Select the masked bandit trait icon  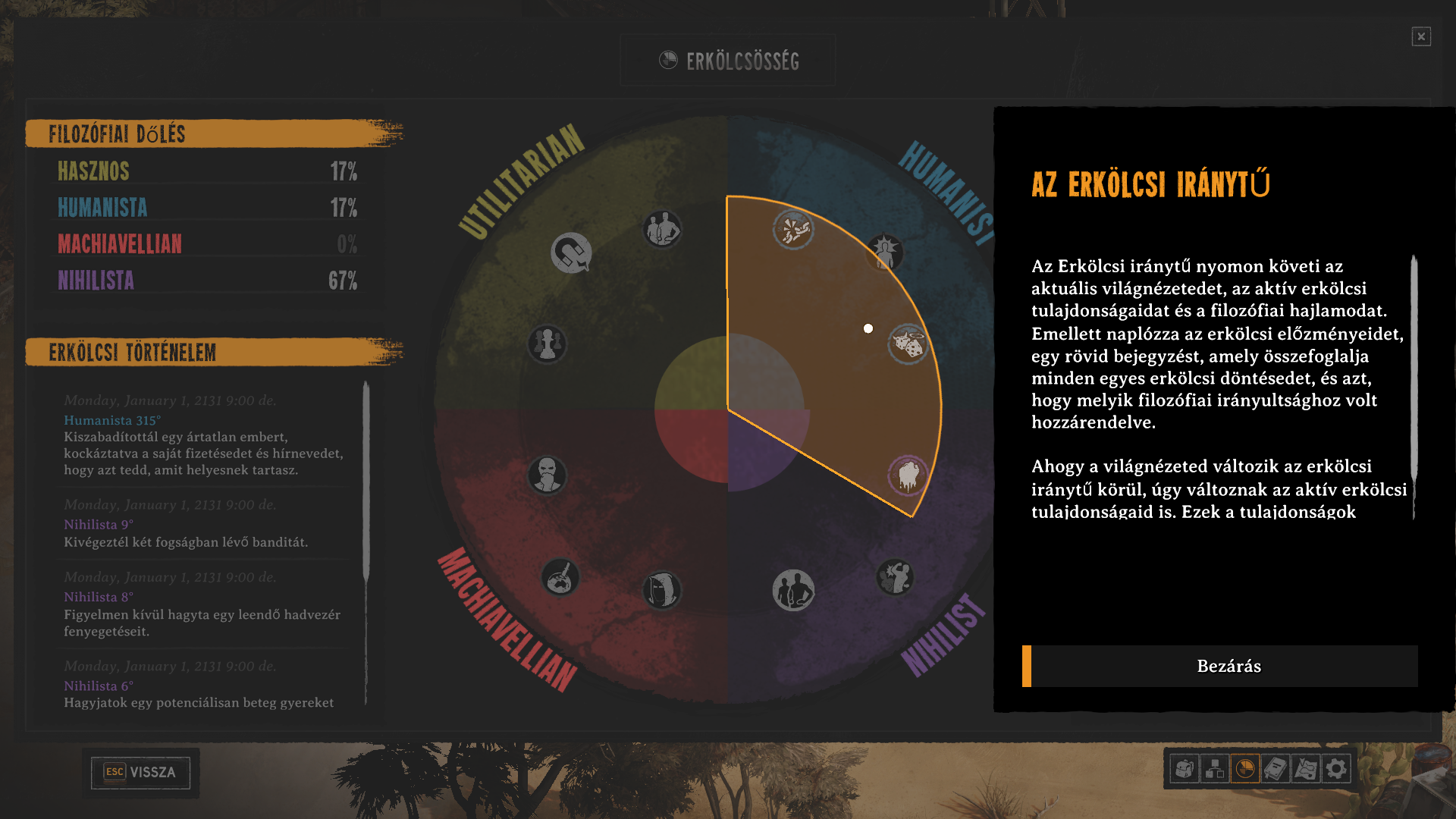547,475
